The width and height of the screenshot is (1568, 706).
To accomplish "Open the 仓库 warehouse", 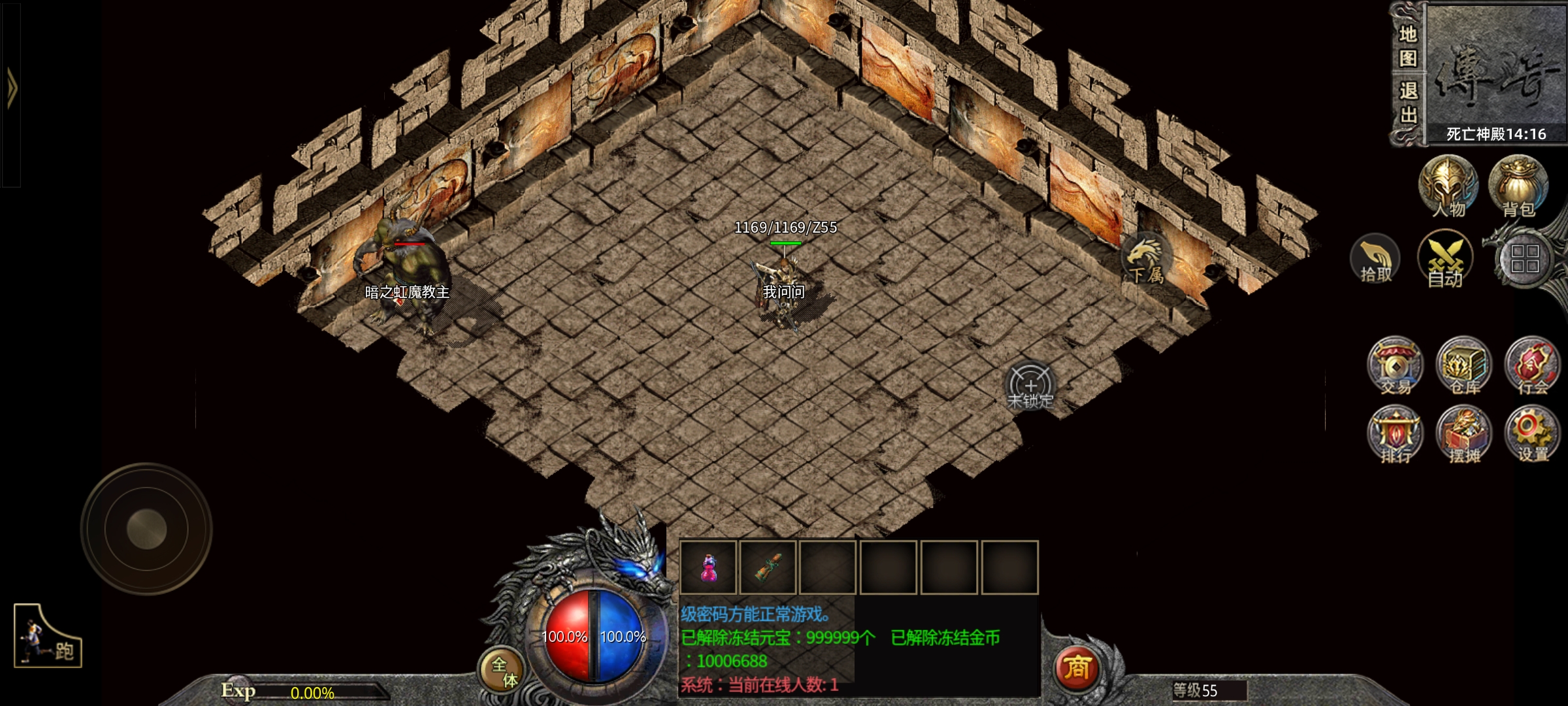I will 1464,366.
